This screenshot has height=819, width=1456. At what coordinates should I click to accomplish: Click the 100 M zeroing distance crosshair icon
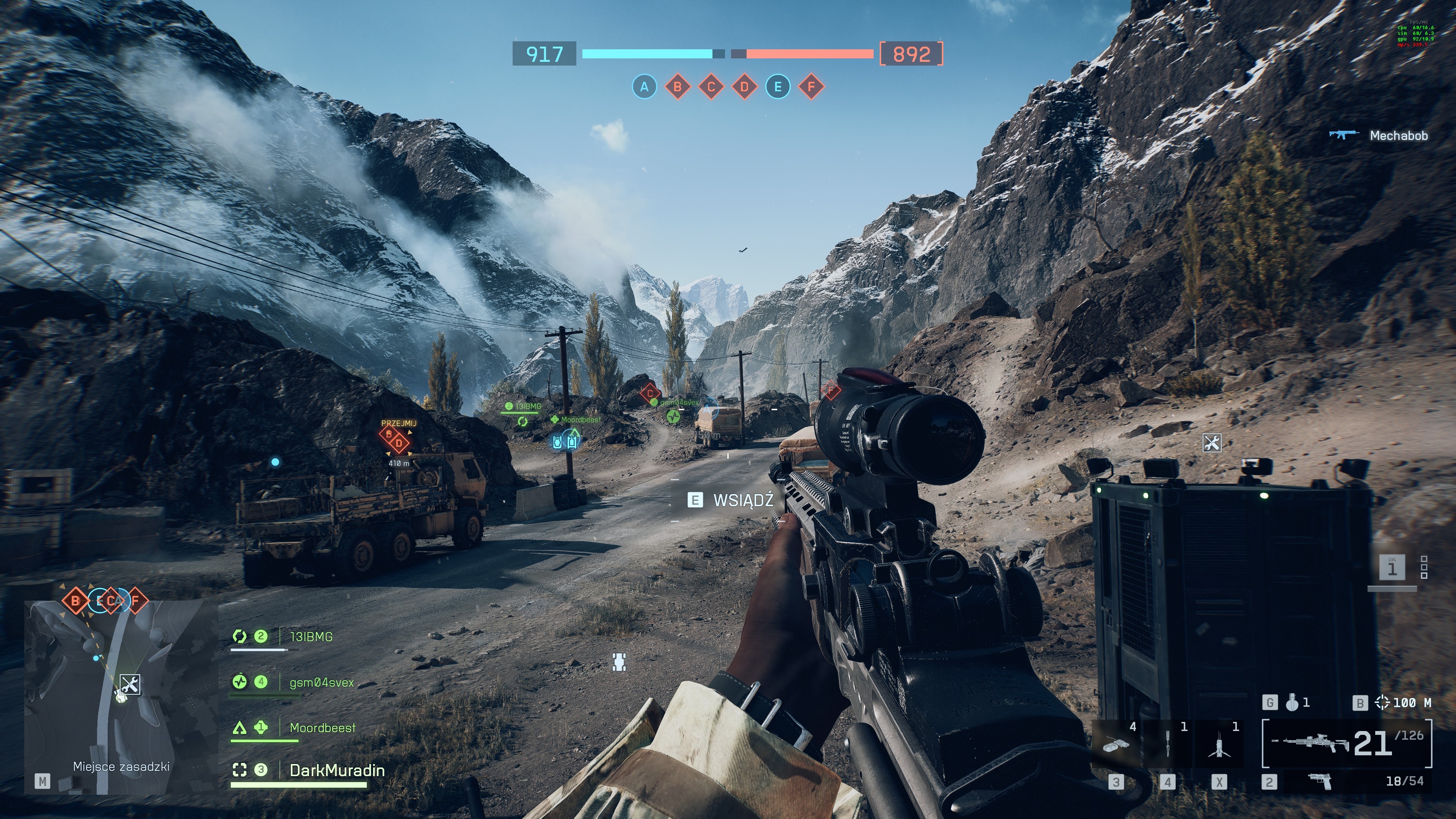point(1381,703)
